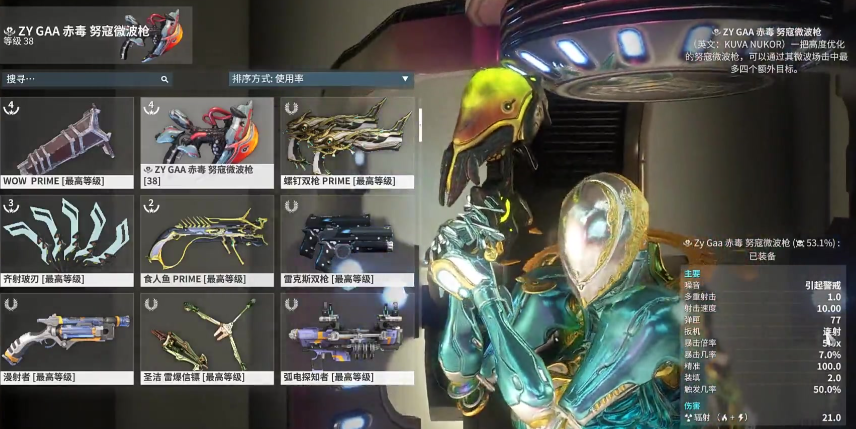
Task: Select the WOW PRIME weapon tile
Action: pyautogui.click(x=67, y=142)
